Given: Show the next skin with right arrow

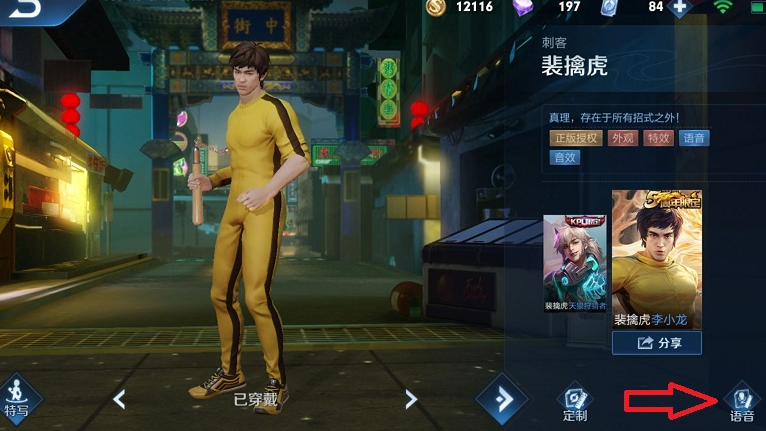Looking at the screenshot, I should coord(410,399).
